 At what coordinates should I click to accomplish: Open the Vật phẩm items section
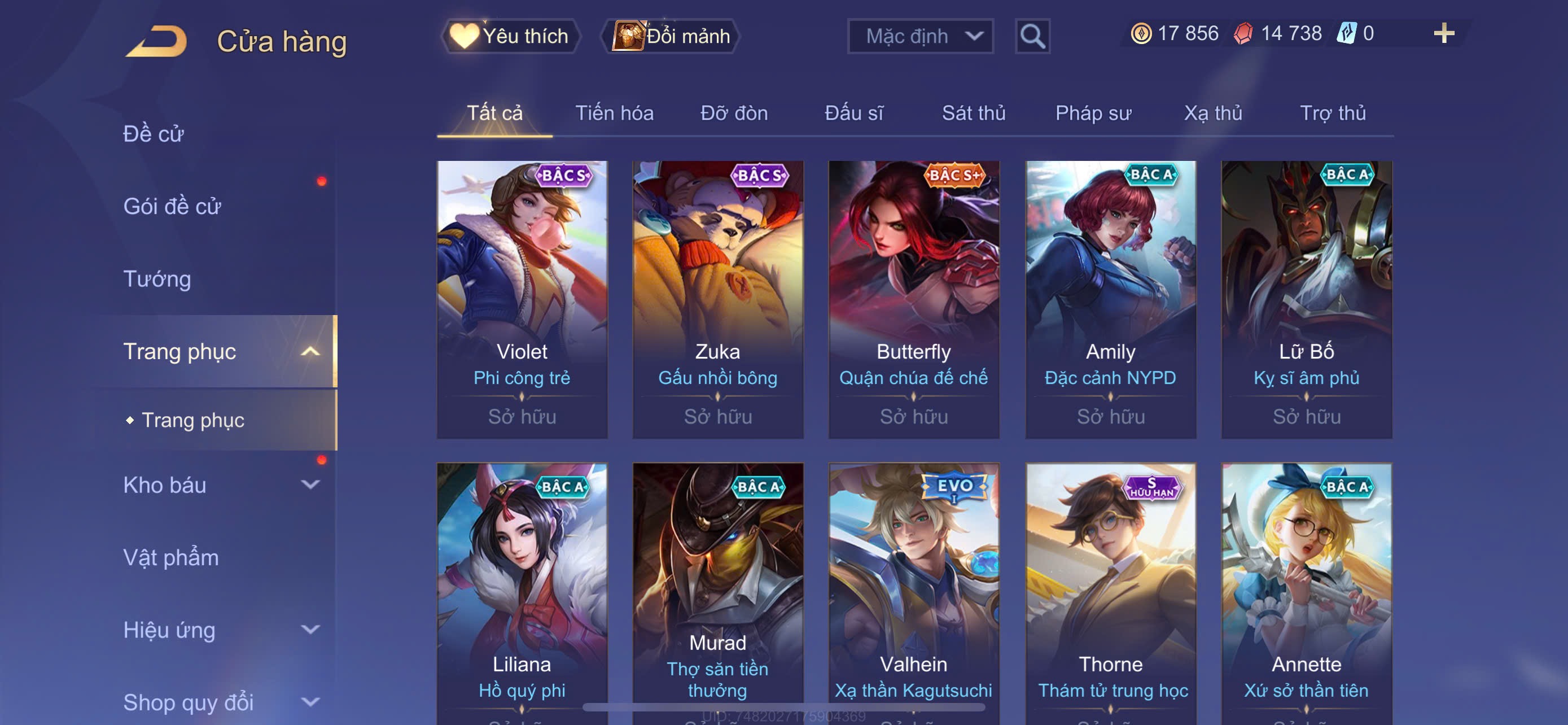tap(171, 558)
